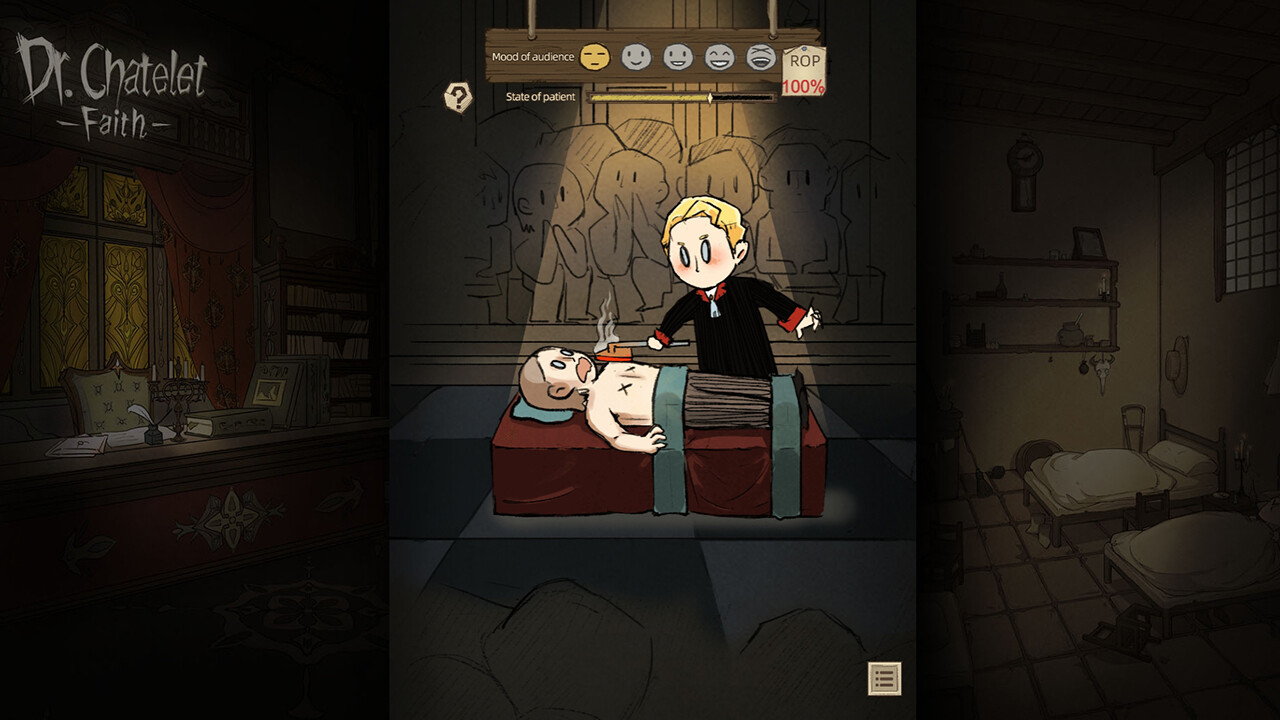
Task: Open the in-game menu list icon
Action: point(883,679)
